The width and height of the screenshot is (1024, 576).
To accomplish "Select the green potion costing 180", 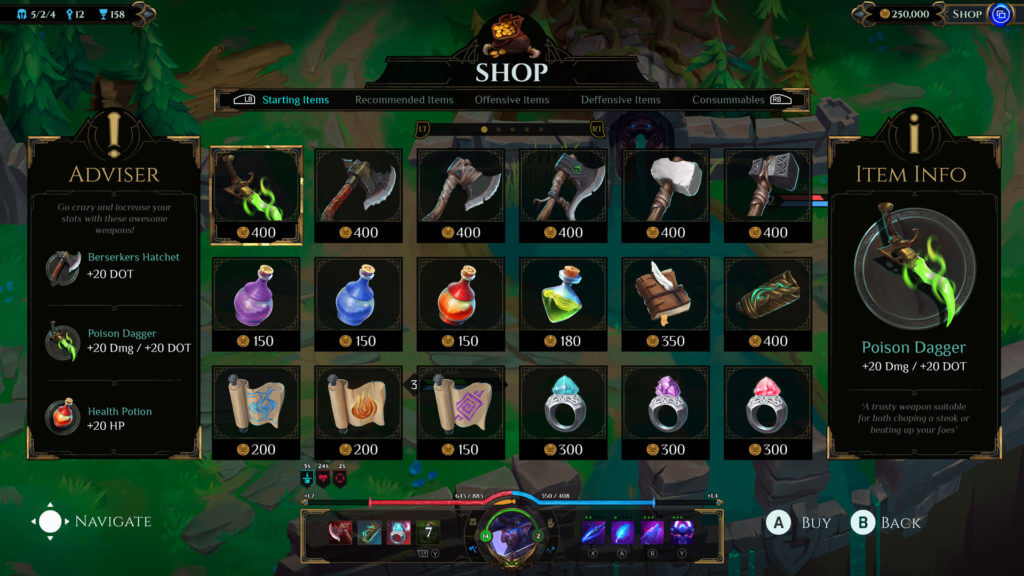I will coord(563,304).
